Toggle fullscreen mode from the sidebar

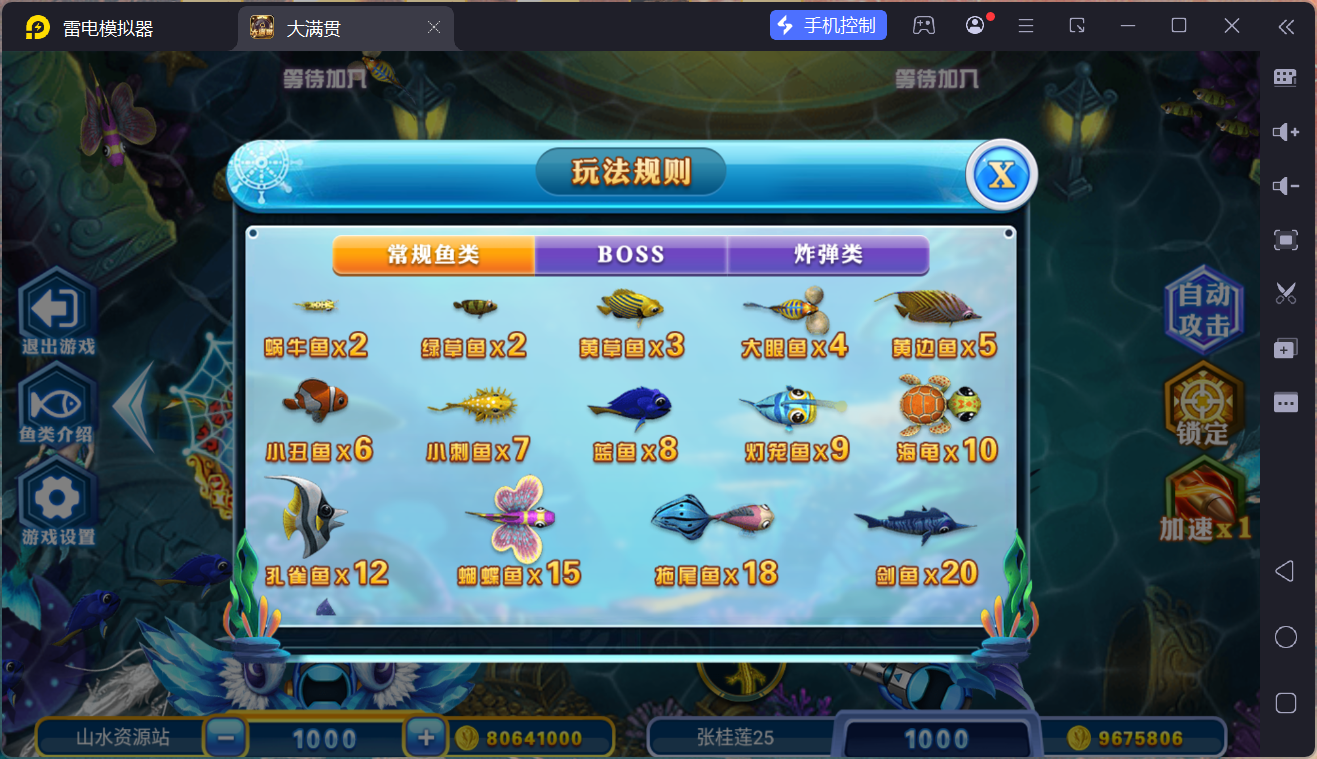(1285, 239)
